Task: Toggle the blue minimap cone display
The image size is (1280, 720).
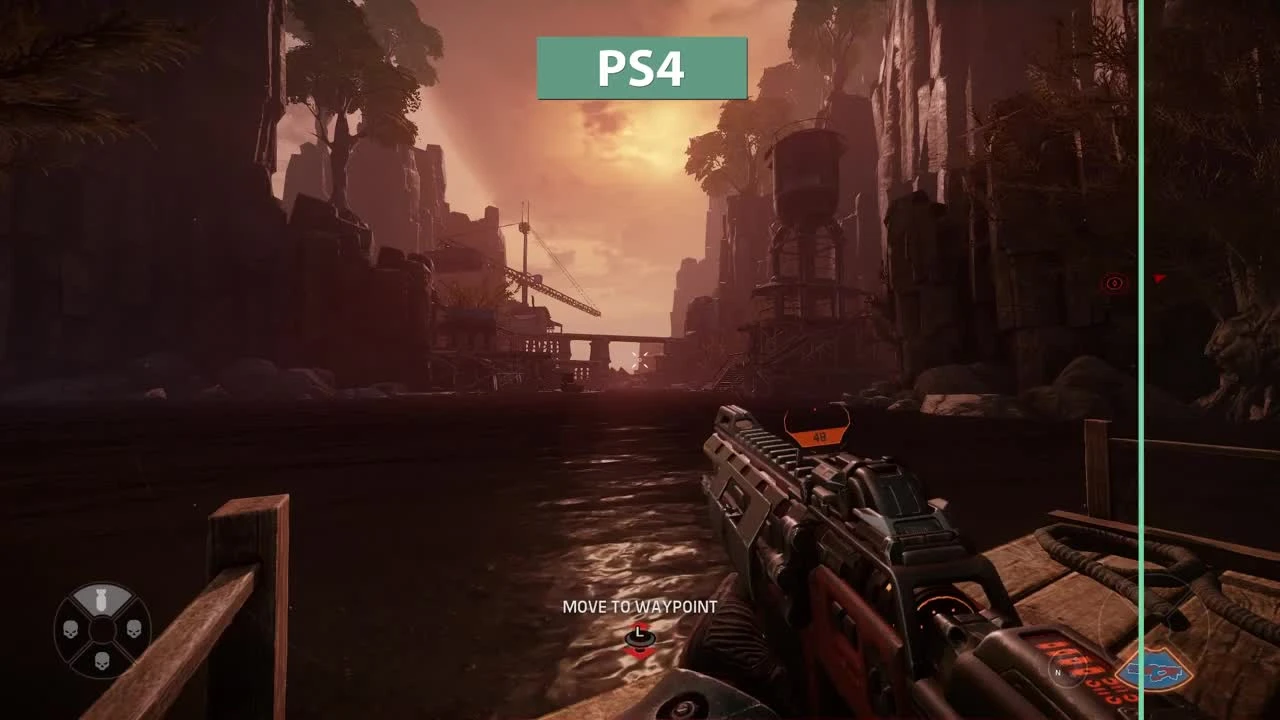Action: coord(1155,670)
